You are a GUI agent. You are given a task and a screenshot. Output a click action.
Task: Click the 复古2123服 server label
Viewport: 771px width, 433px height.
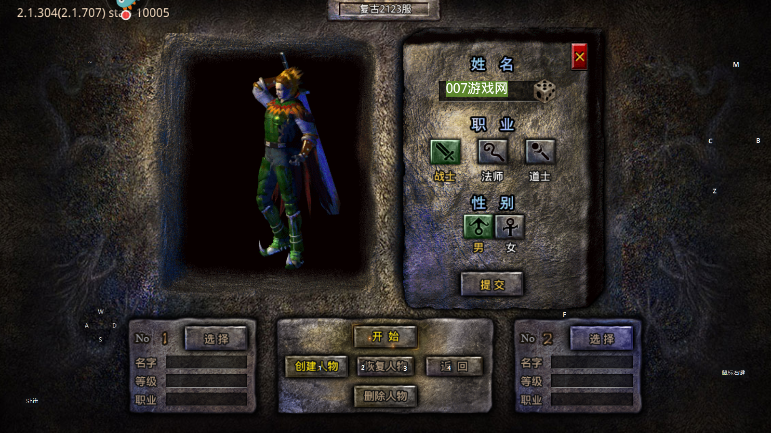(x=385, y=9)
